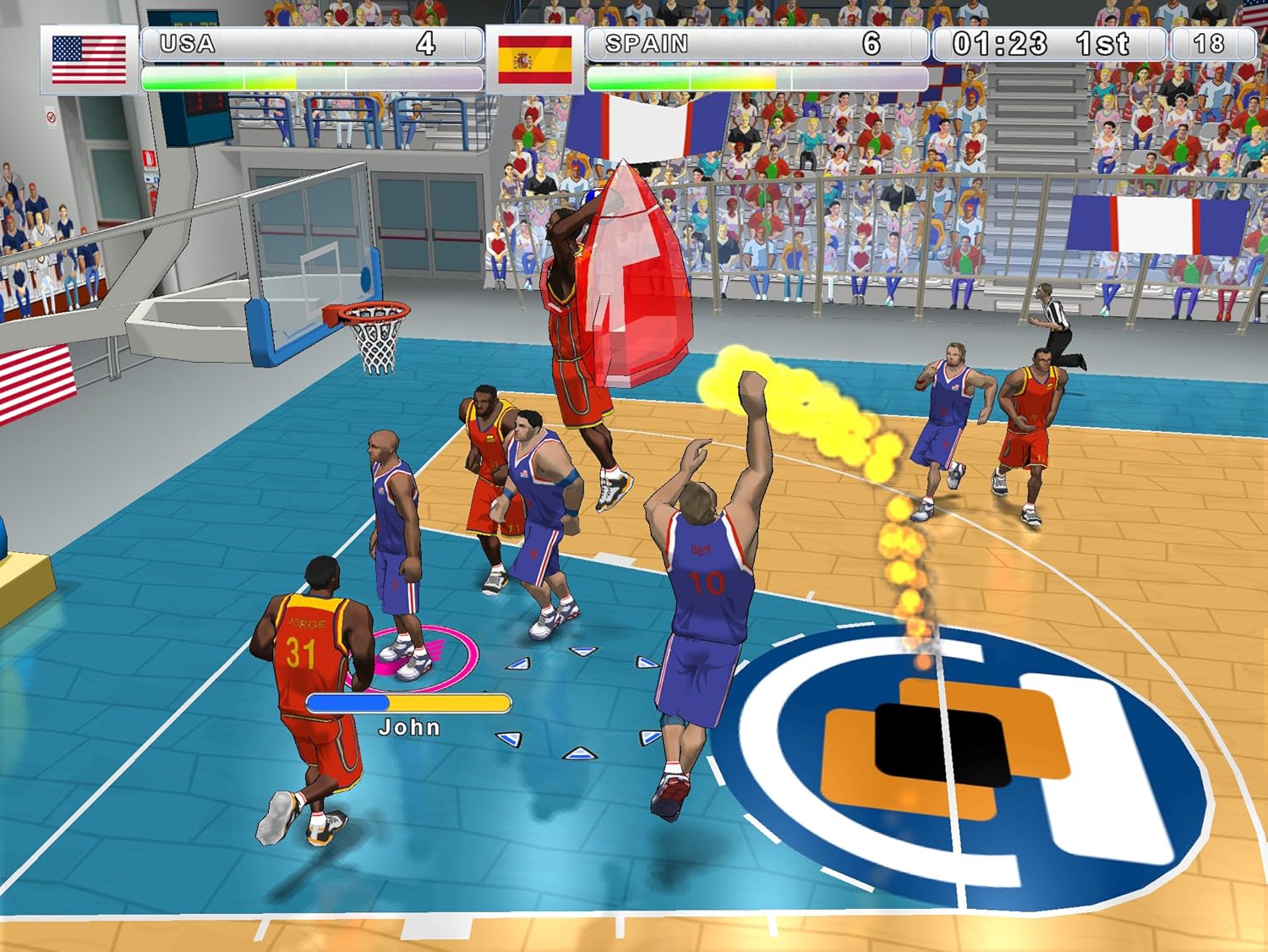Click the USA team flag icon
Screen dimensions: 1268x952
(89, 59)
